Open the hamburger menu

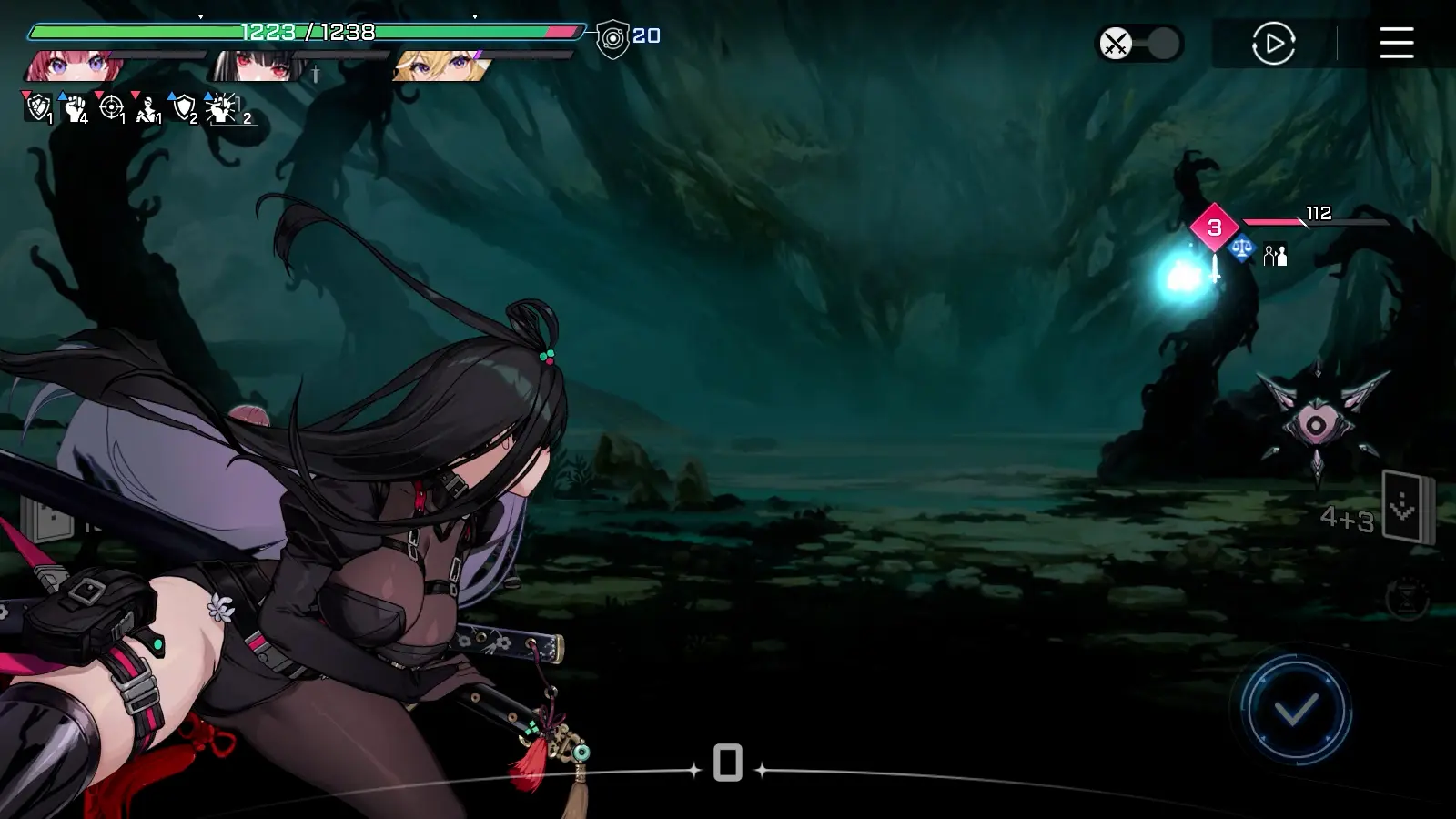[1396, 43]
